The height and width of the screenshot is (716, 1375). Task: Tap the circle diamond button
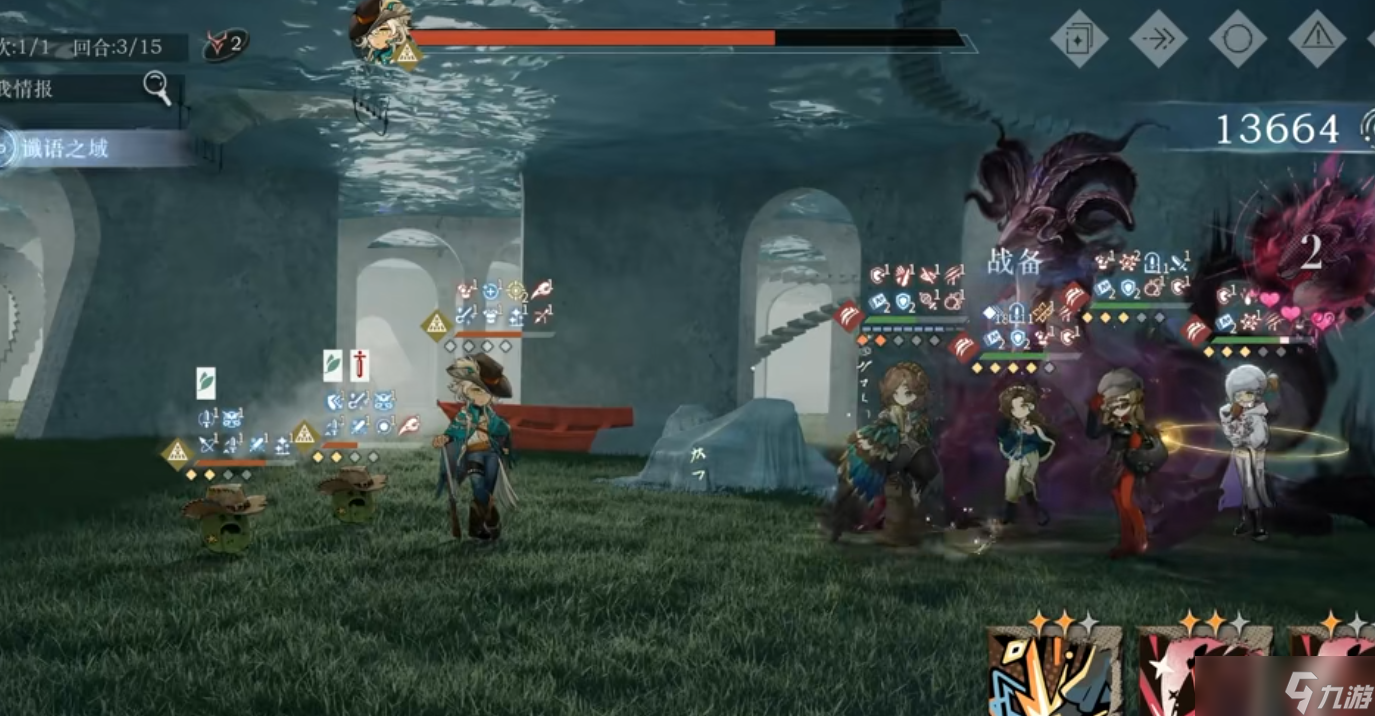click(1237, 39)
